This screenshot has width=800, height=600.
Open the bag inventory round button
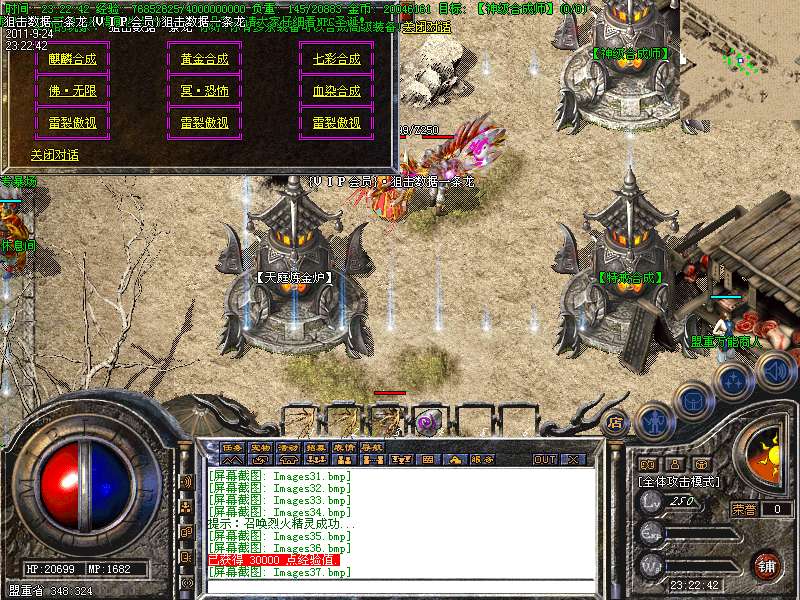click(x=692, y=400)
